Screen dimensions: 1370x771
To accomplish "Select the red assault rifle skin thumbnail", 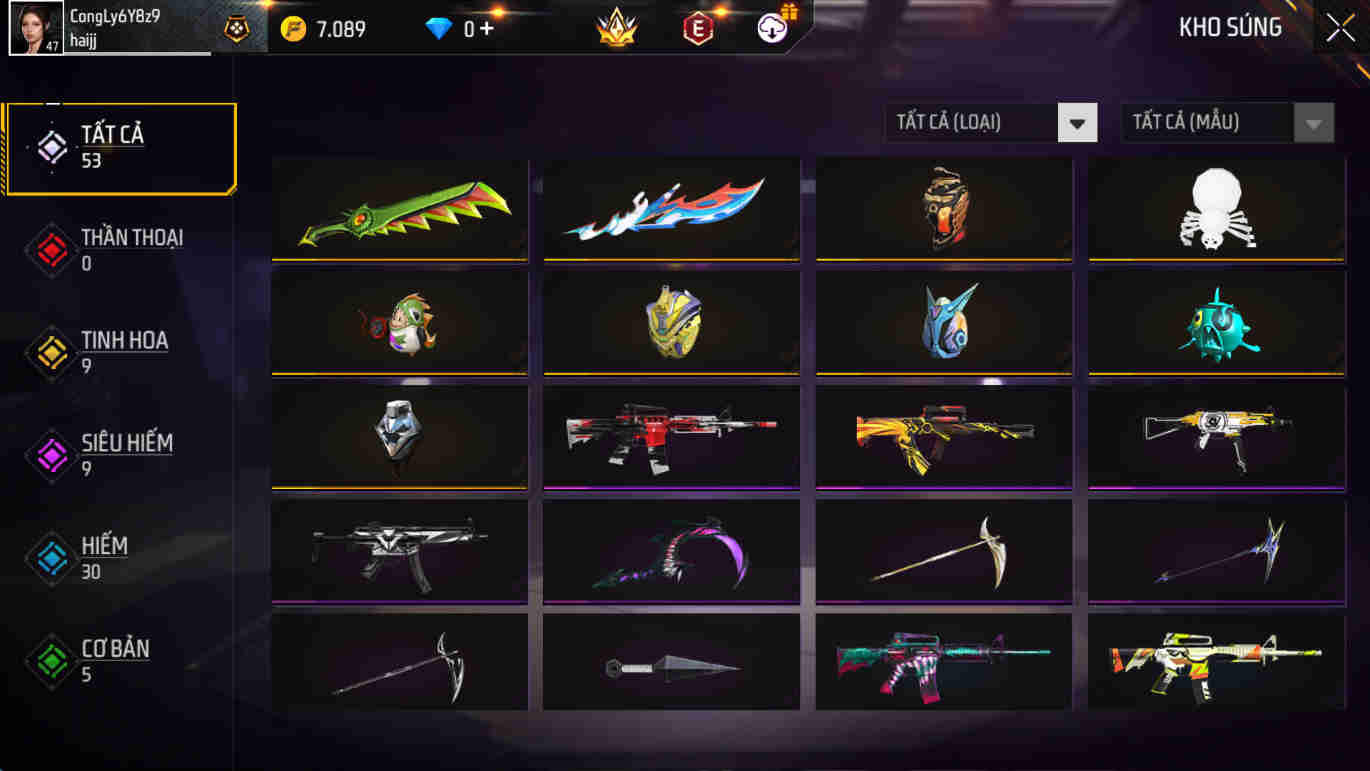I will tap(670, 437).
